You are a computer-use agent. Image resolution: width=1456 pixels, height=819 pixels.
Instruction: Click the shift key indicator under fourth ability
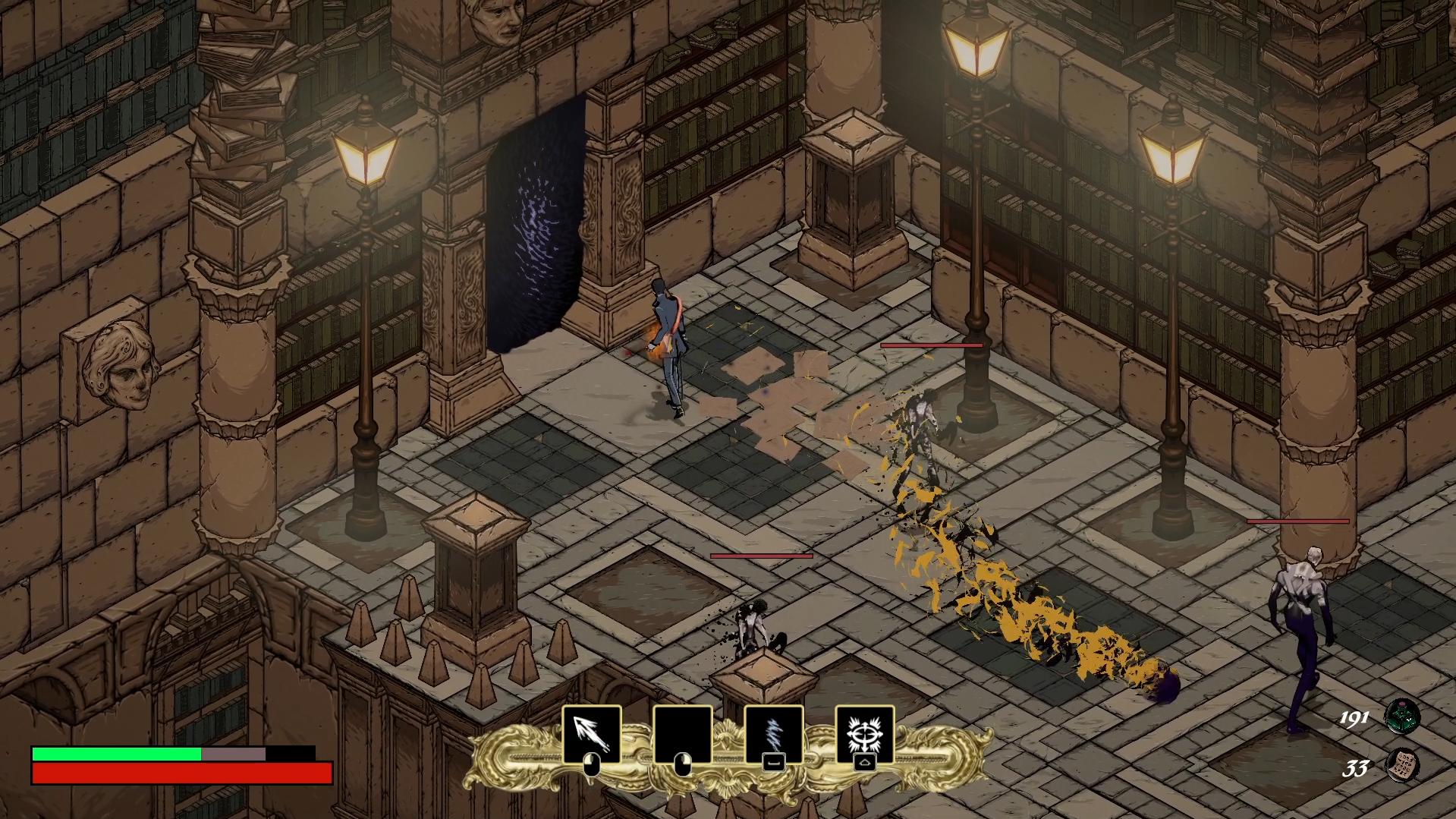(x=864, y=763)
